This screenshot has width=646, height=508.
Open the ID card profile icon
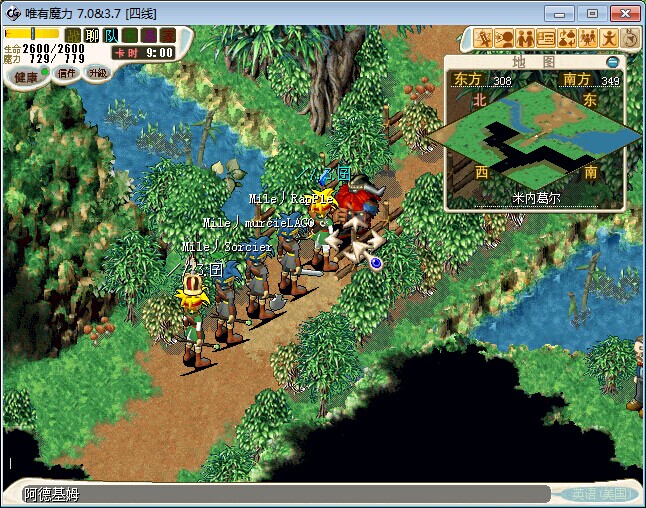(x=546, y=38)
